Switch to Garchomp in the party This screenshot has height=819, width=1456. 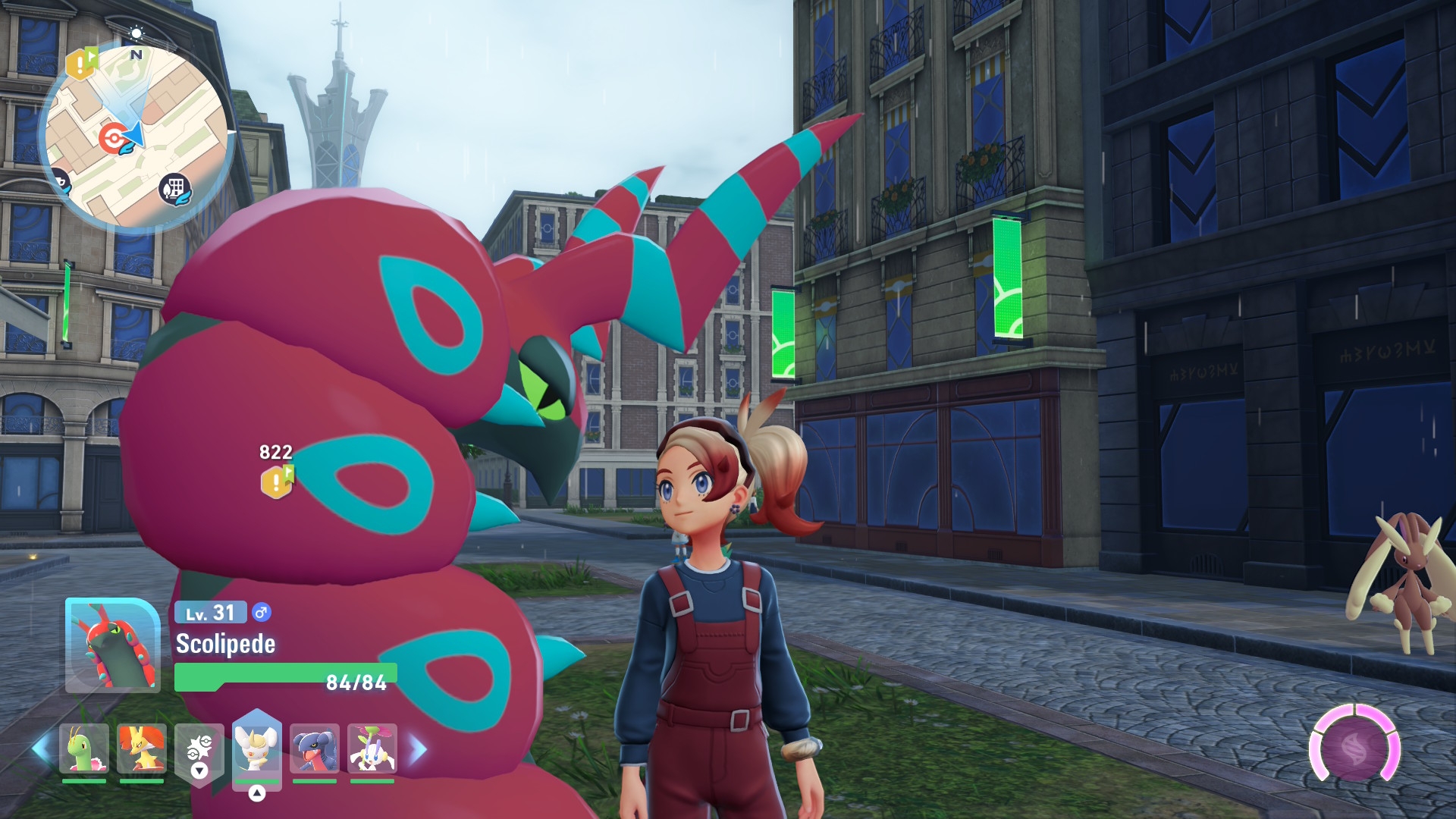(x=315, y=749)
